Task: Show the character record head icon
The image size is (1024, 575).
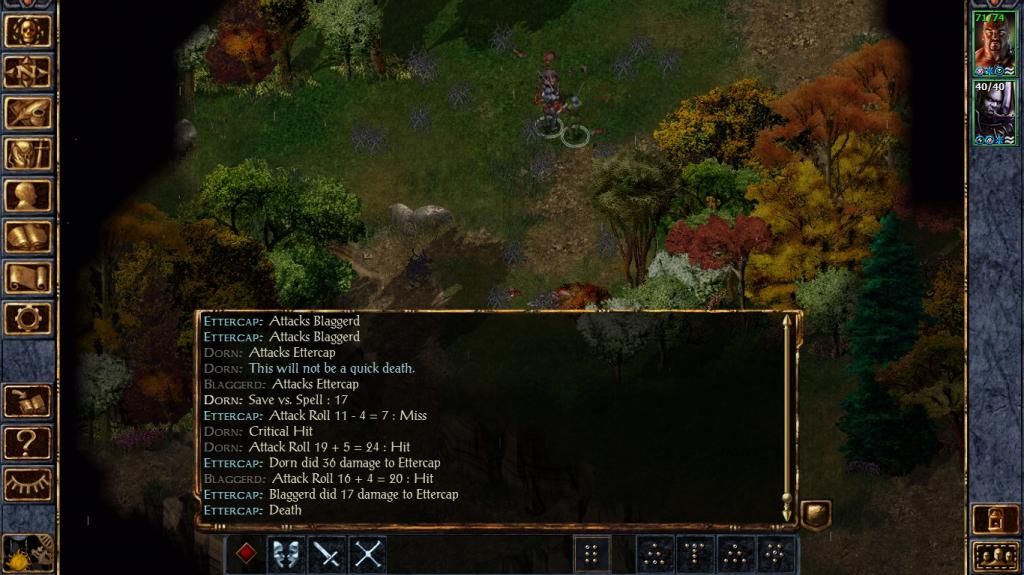Action: coord(27,195)
